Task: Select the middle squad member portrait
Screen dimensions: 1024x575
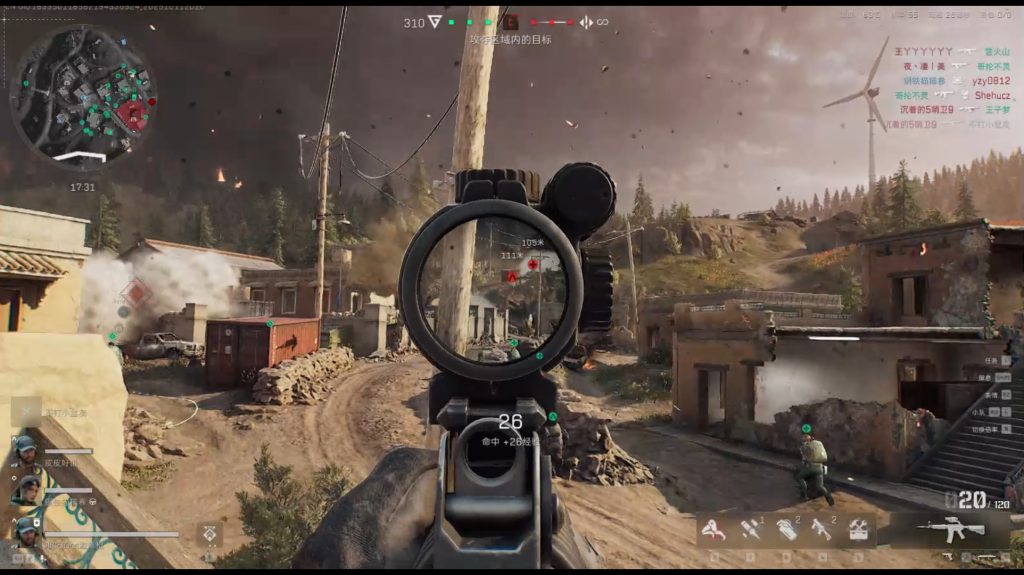Action: tap(27, 490)
